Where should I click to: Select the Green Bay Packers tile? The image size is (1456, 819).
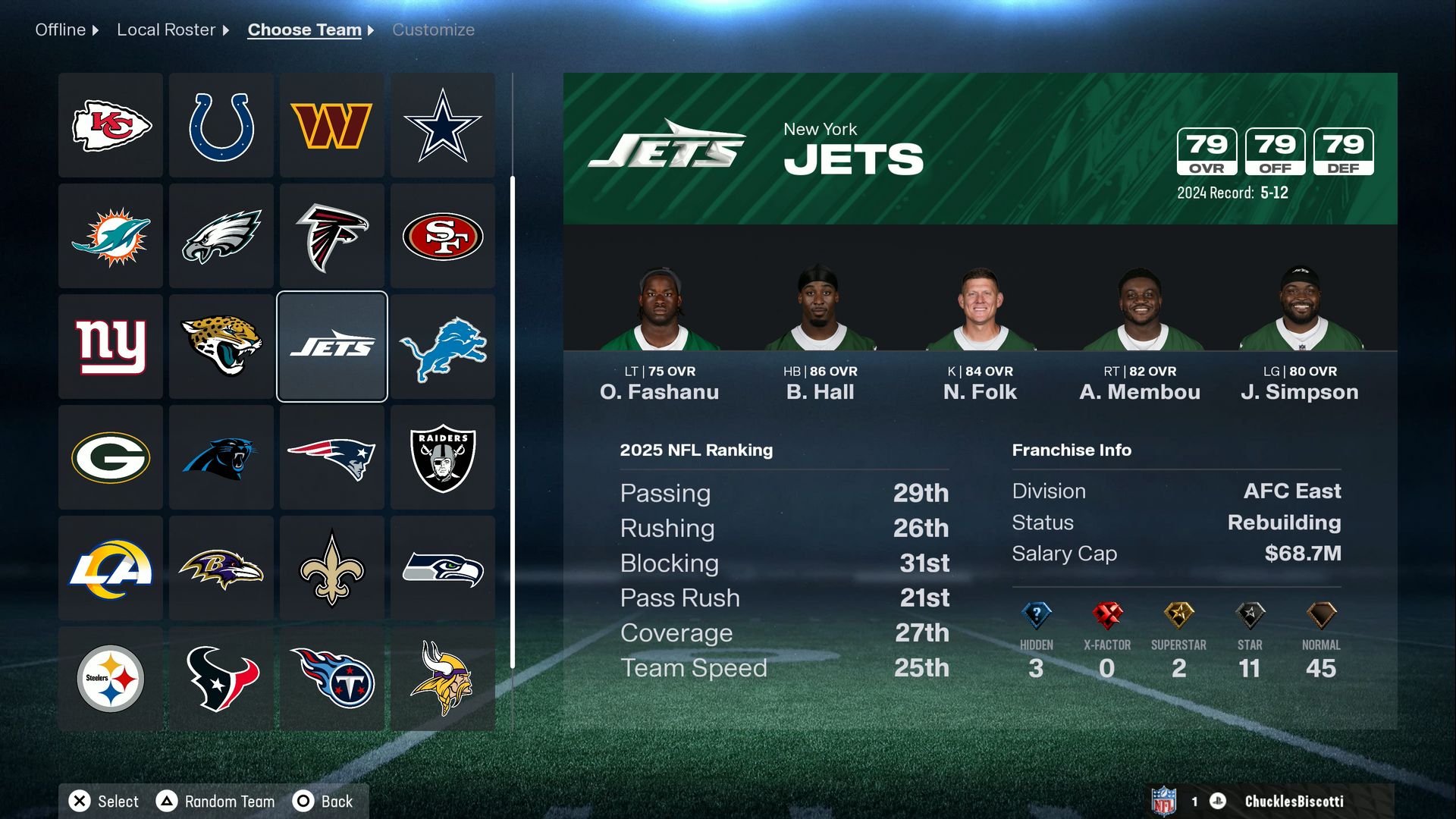pyautogui.click(x=111, y=457)
